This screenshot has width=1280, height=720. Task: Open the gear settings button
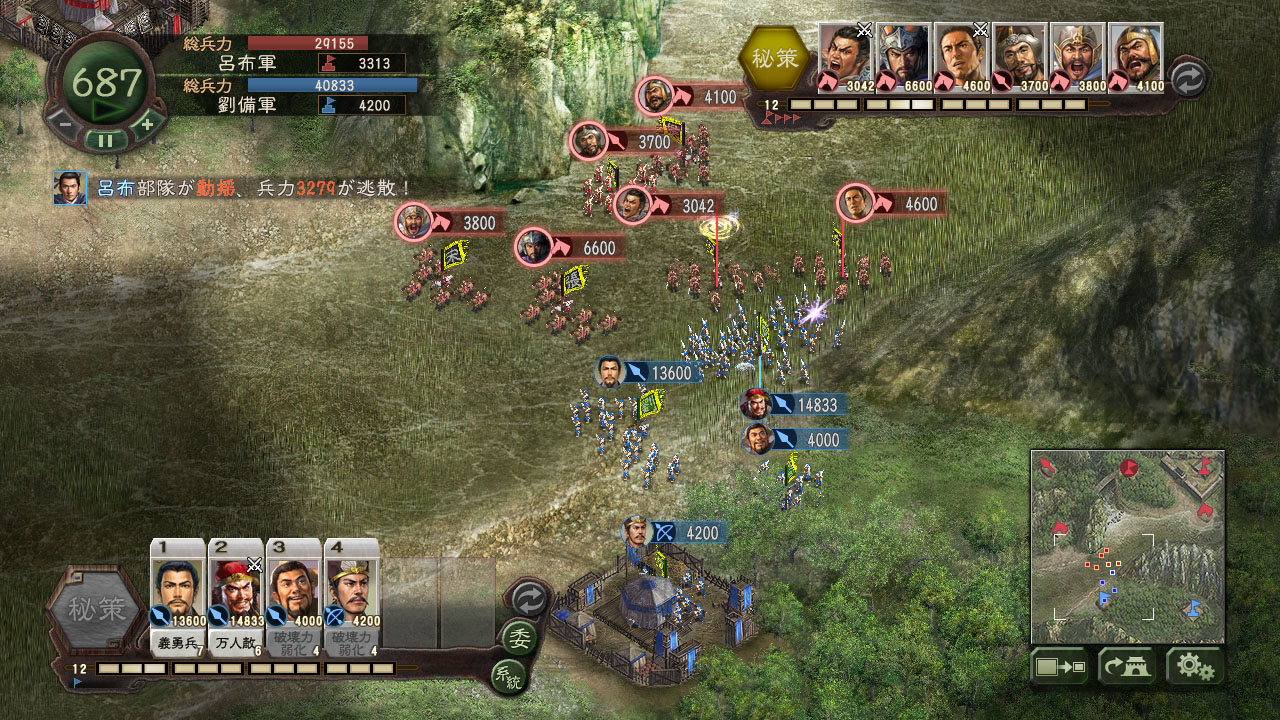(x=1194, y=667)
